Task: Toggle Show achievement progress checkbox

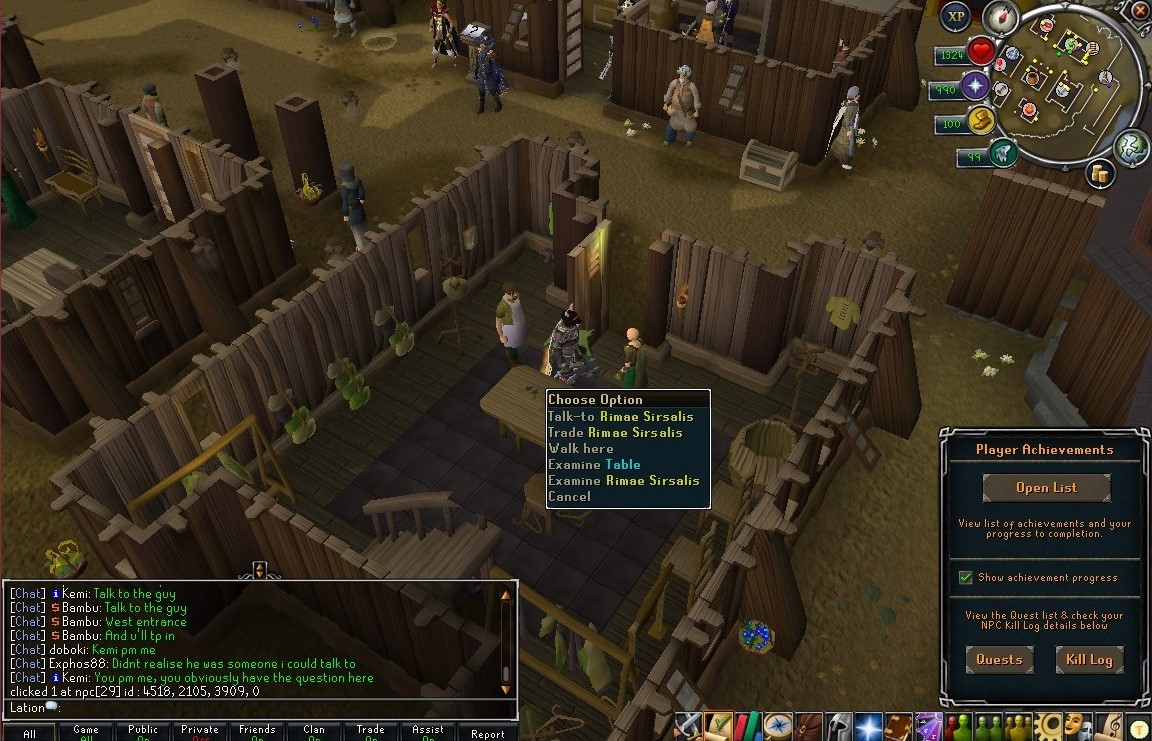Action: (966, 577)
